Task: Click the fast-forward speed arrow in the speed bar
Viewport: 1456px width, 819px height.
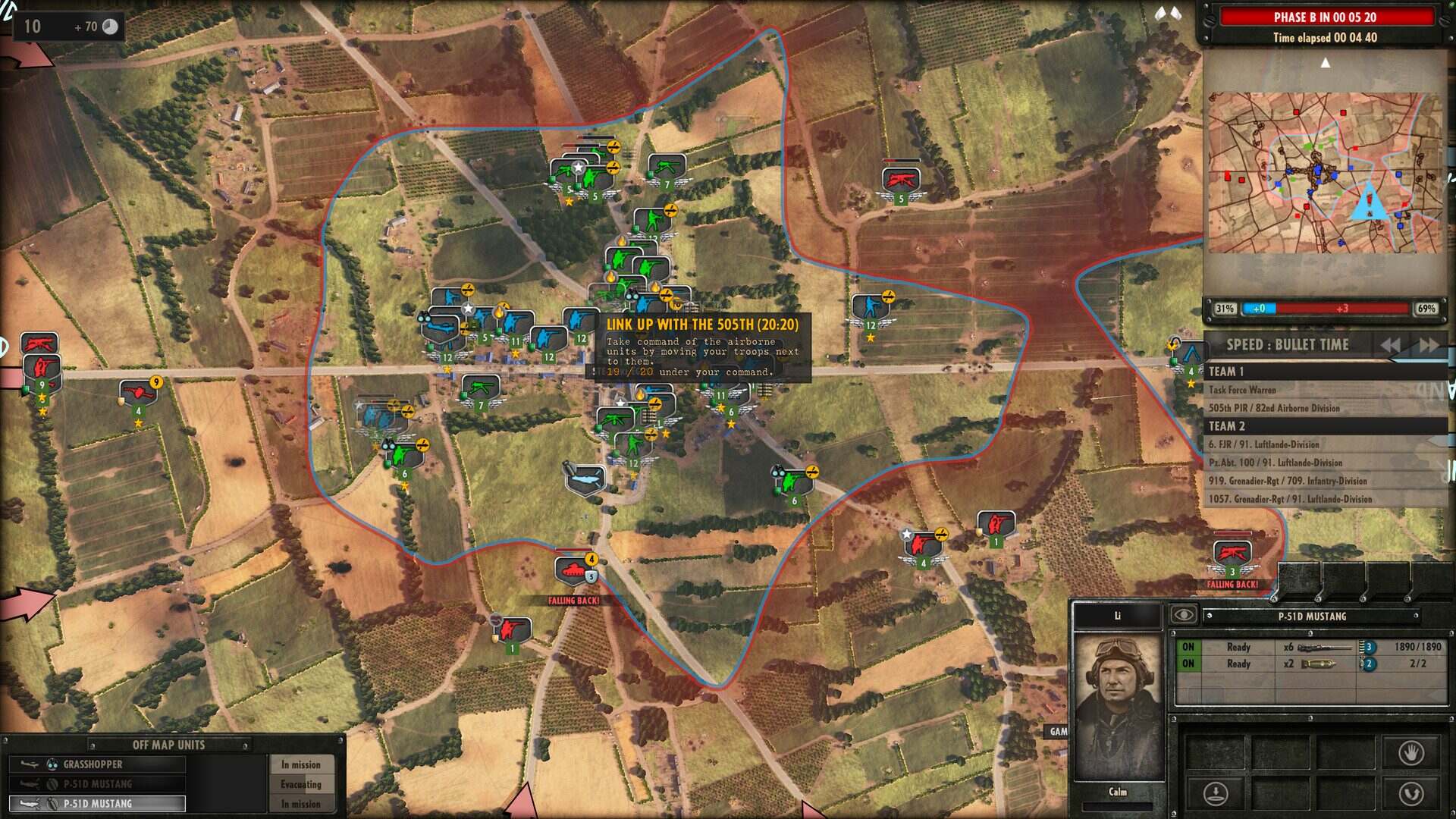Action: click(1427, 345)
